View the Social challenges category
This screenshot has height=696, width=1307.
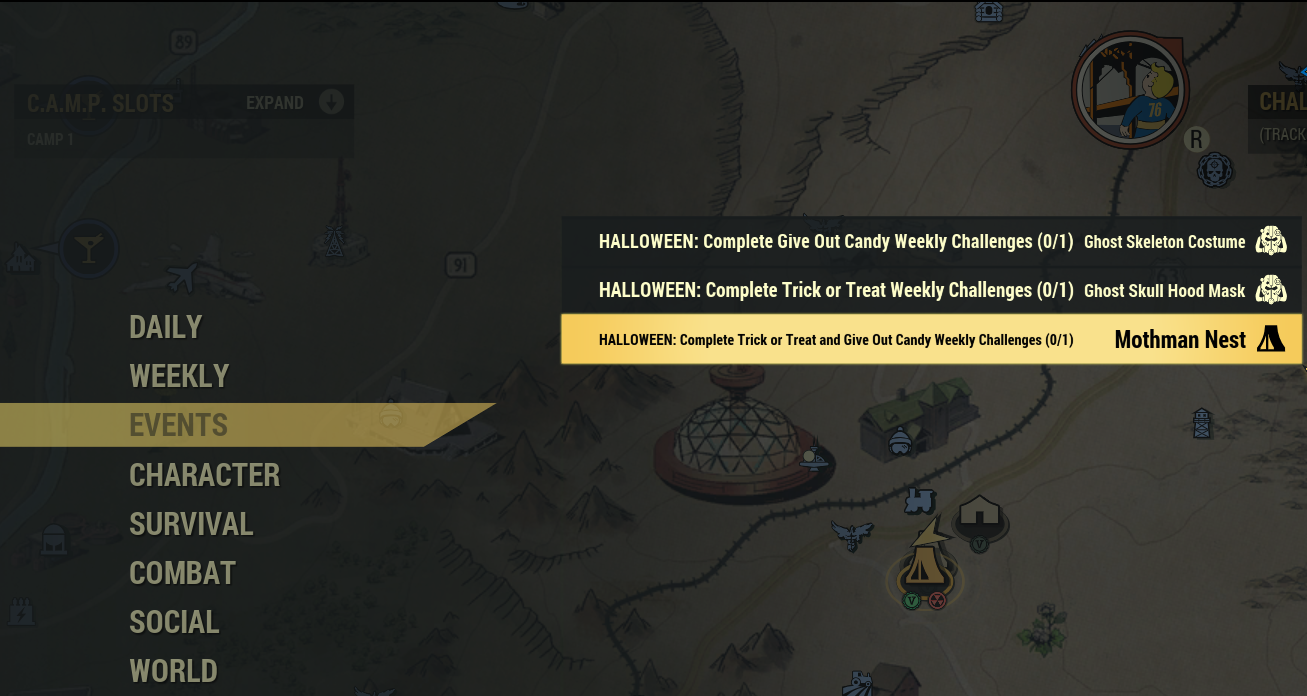point(174,622)
